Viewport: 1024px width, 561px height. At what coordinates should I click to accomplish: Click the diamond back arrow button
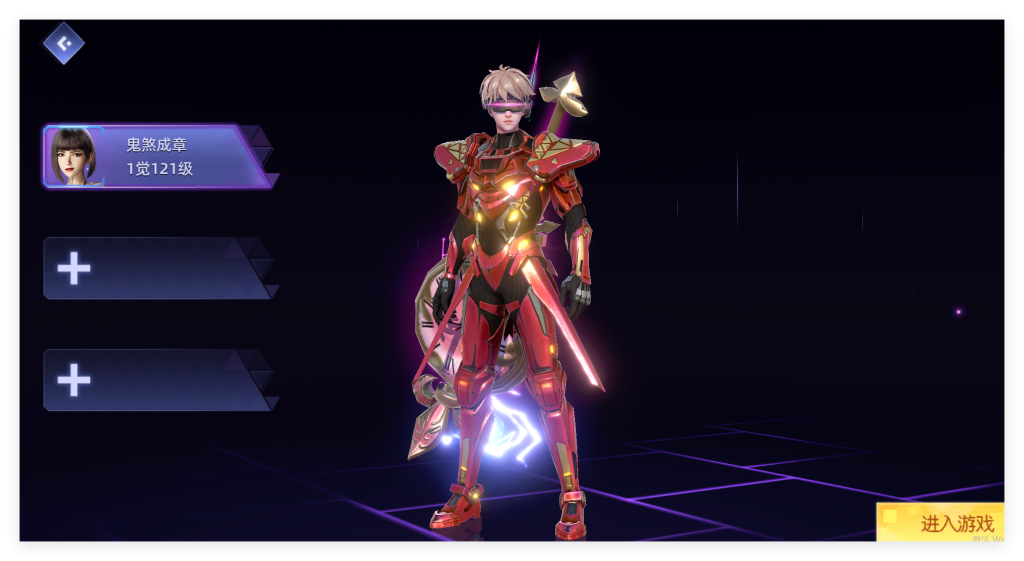(64, 43)
